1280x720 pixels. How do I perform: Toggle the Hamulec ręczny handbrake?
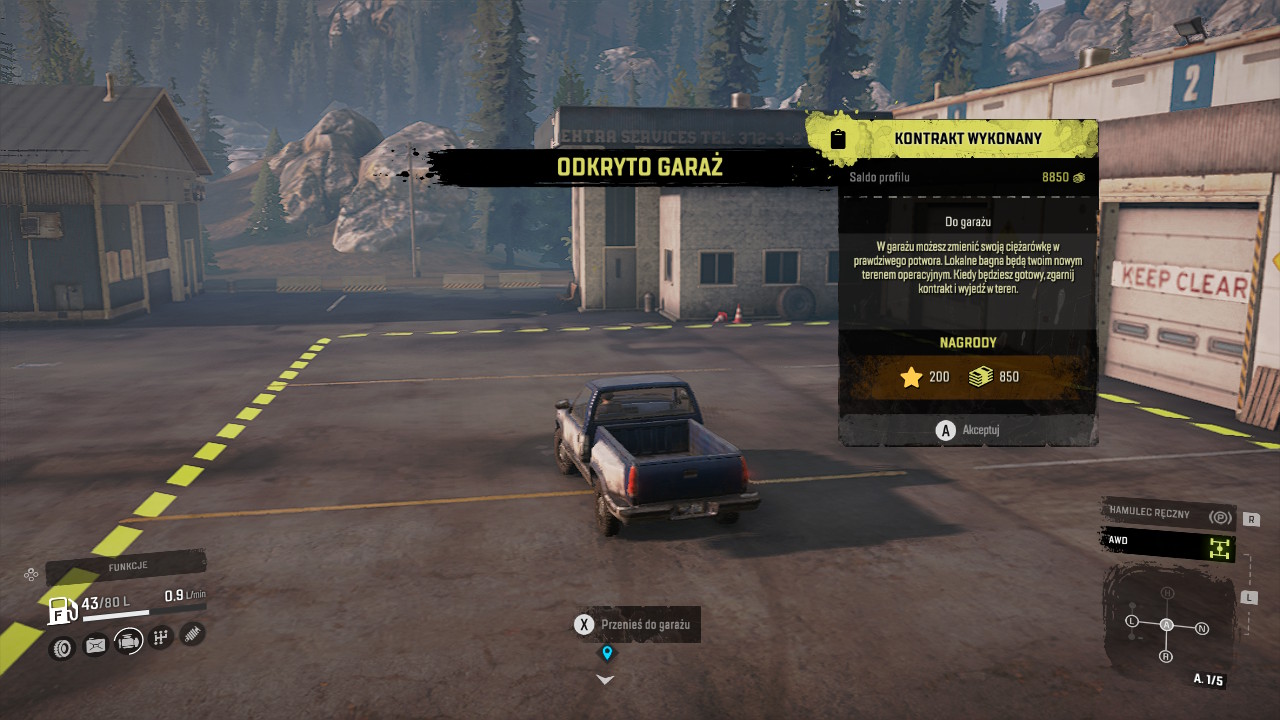click(1168, 514)
